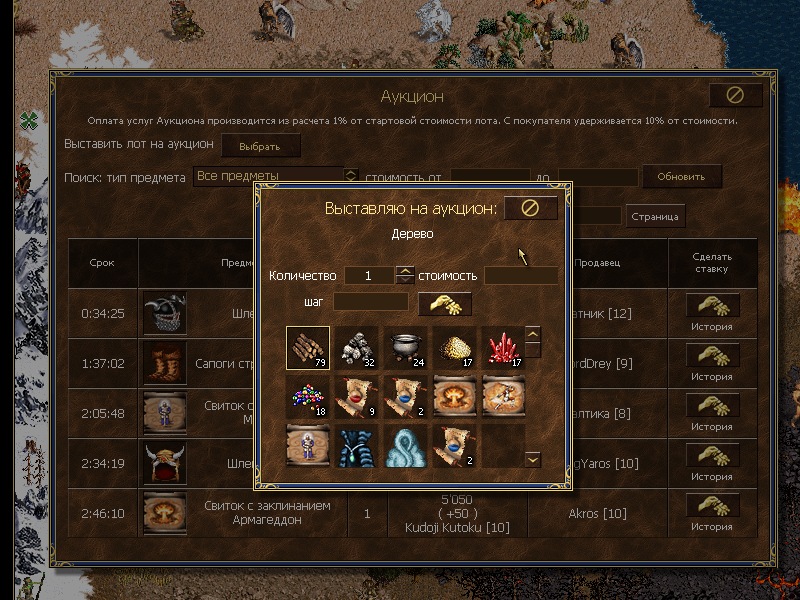Pick the Armageddon explosion scroll in popup
This screenshot has width=800, height=600.
(454, 397)
